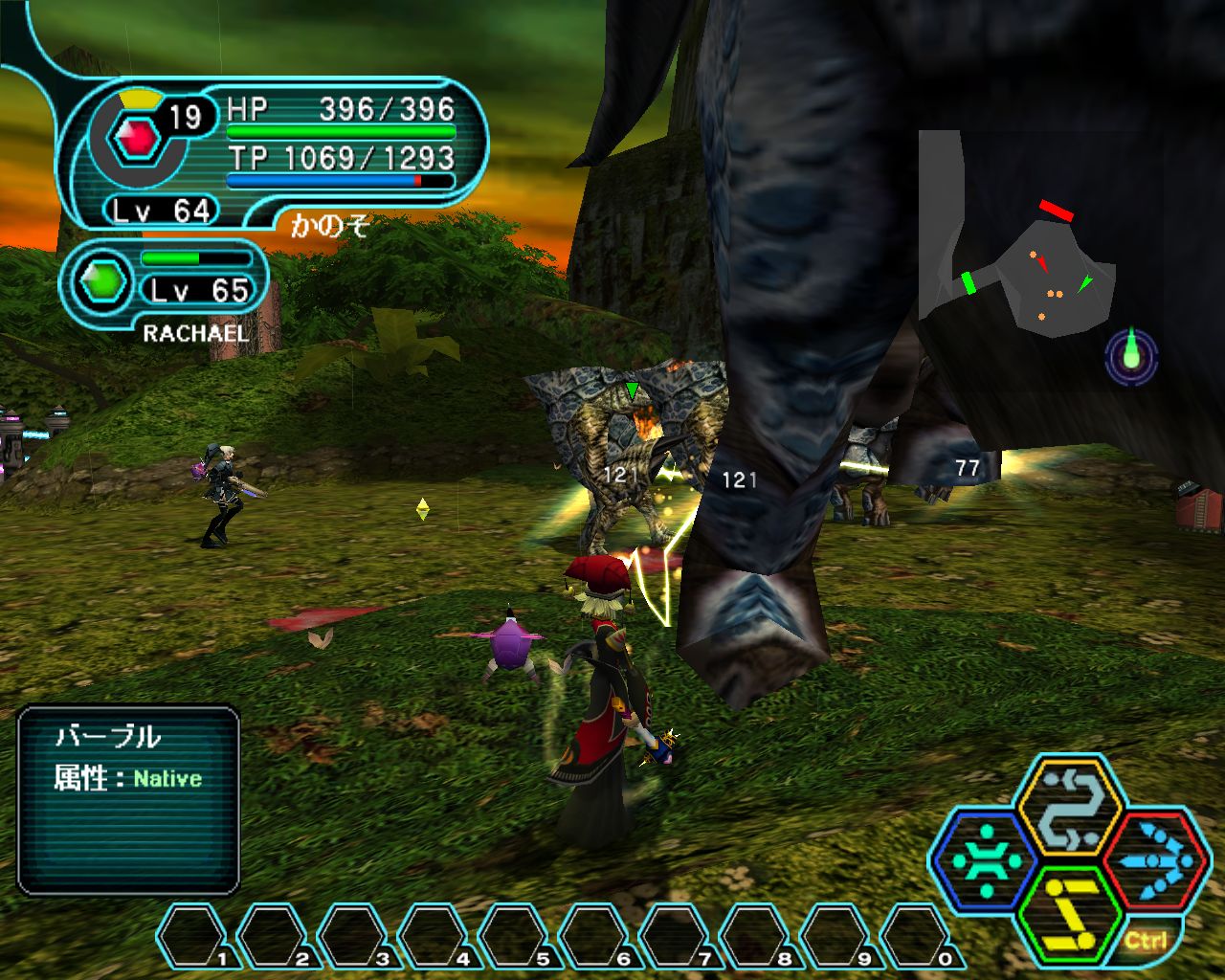This screenshot has height=980, width=1225.
Task: Click RACHAEL's green hexagon emblem
Action: click(101, 281)
